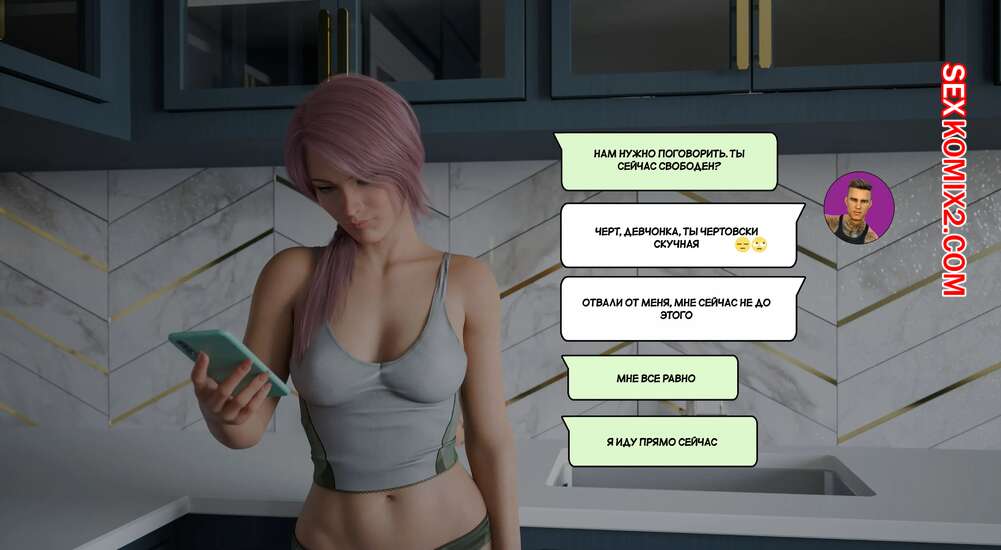The height and width of the screenshot is (550, 1001).
Task: Select the "Черт, девчонка" chat message
Action: point(680,236)
